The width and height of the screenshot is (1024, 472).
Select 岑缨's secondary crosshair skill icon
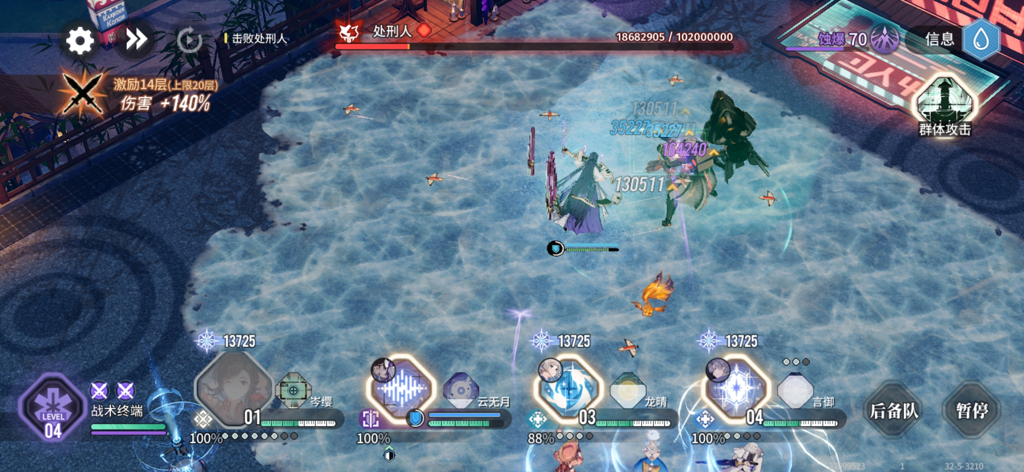click(293, 388)
